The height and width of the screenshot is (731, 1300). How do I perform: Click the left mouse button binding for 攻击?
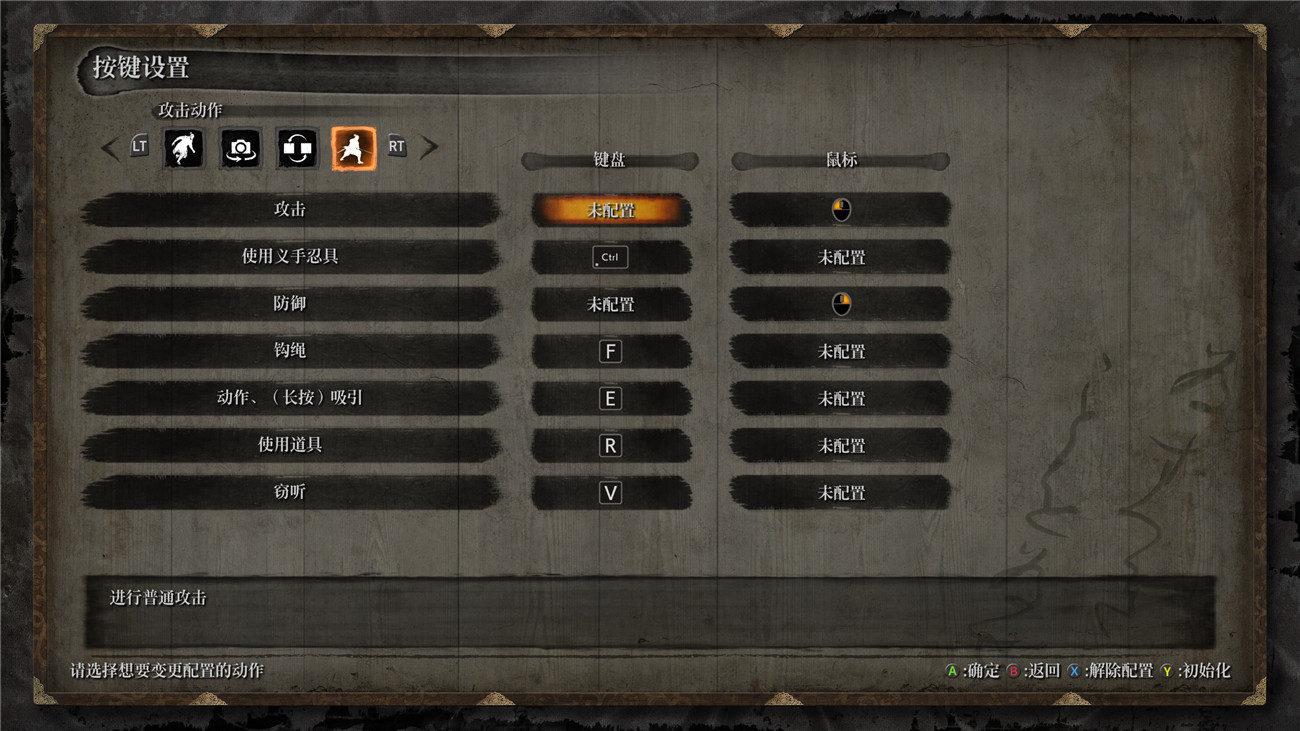841,210
